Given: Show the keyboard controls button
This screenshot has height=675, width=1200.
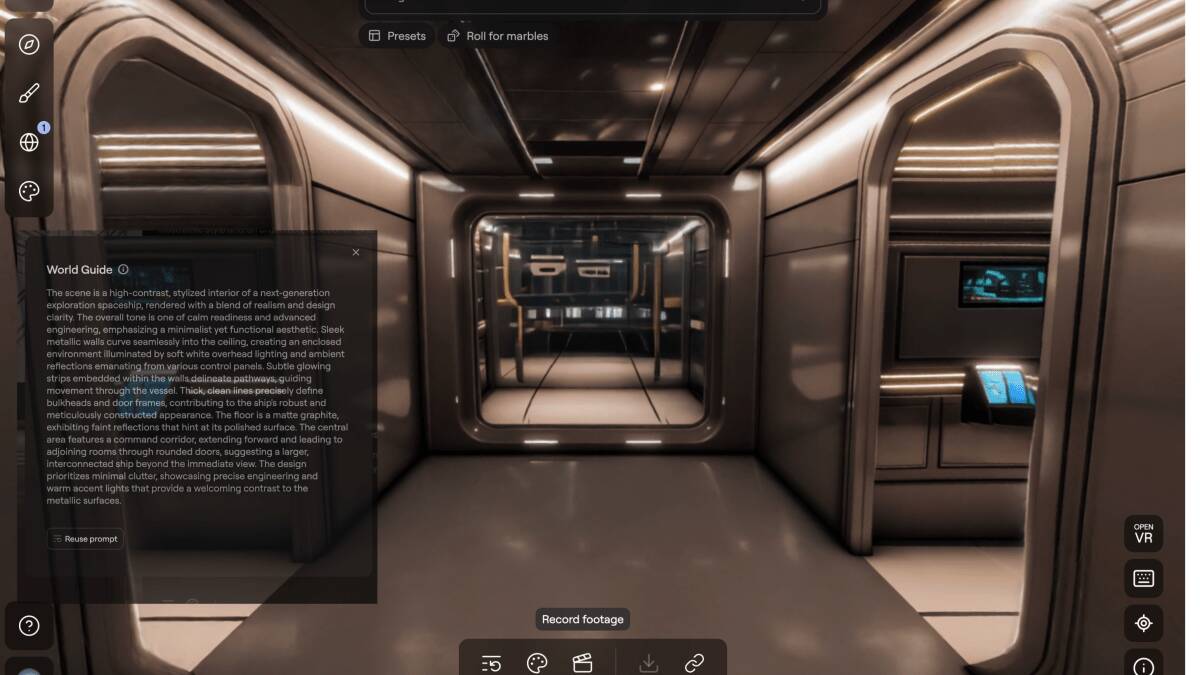Looking at the screenshot, I should [x=1143, y=578].
